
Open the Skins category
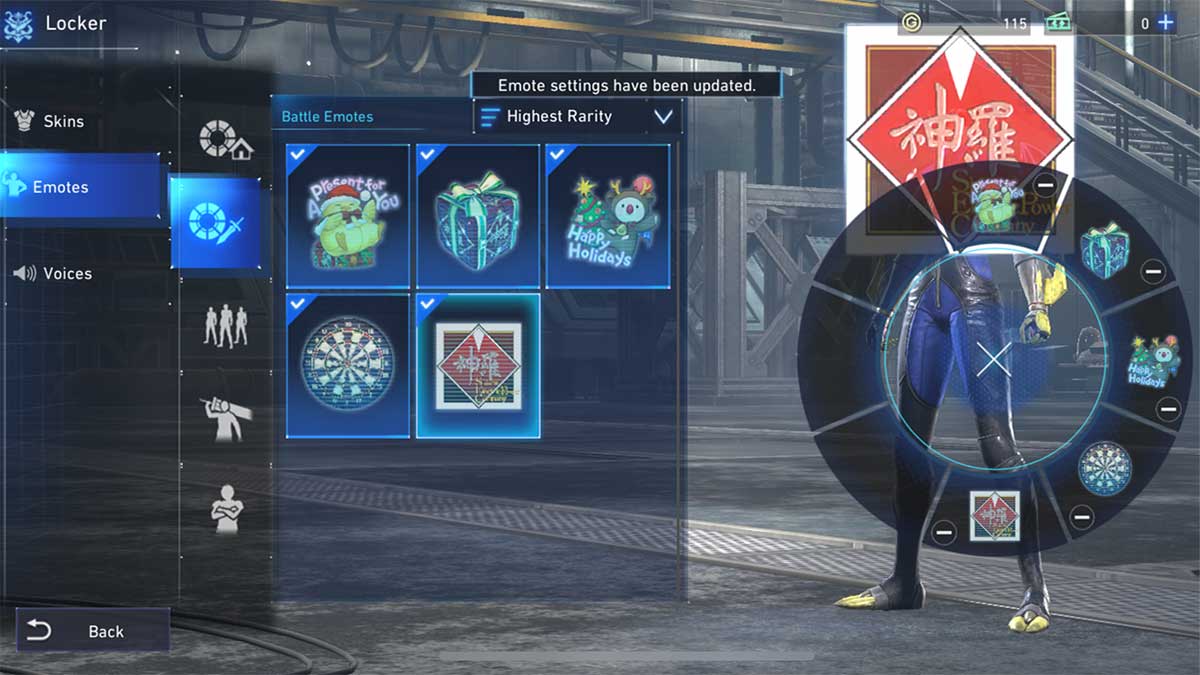[x=63, y=122]
